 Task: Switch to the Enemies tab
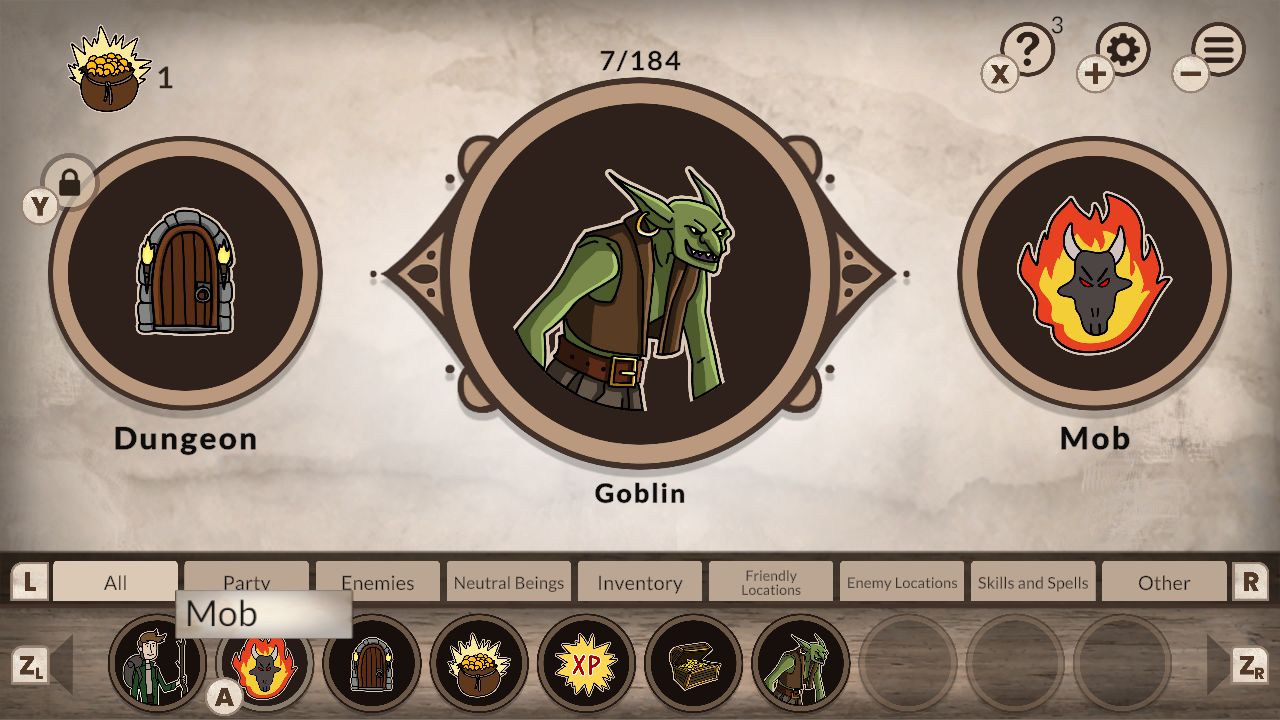click(377, 581)
